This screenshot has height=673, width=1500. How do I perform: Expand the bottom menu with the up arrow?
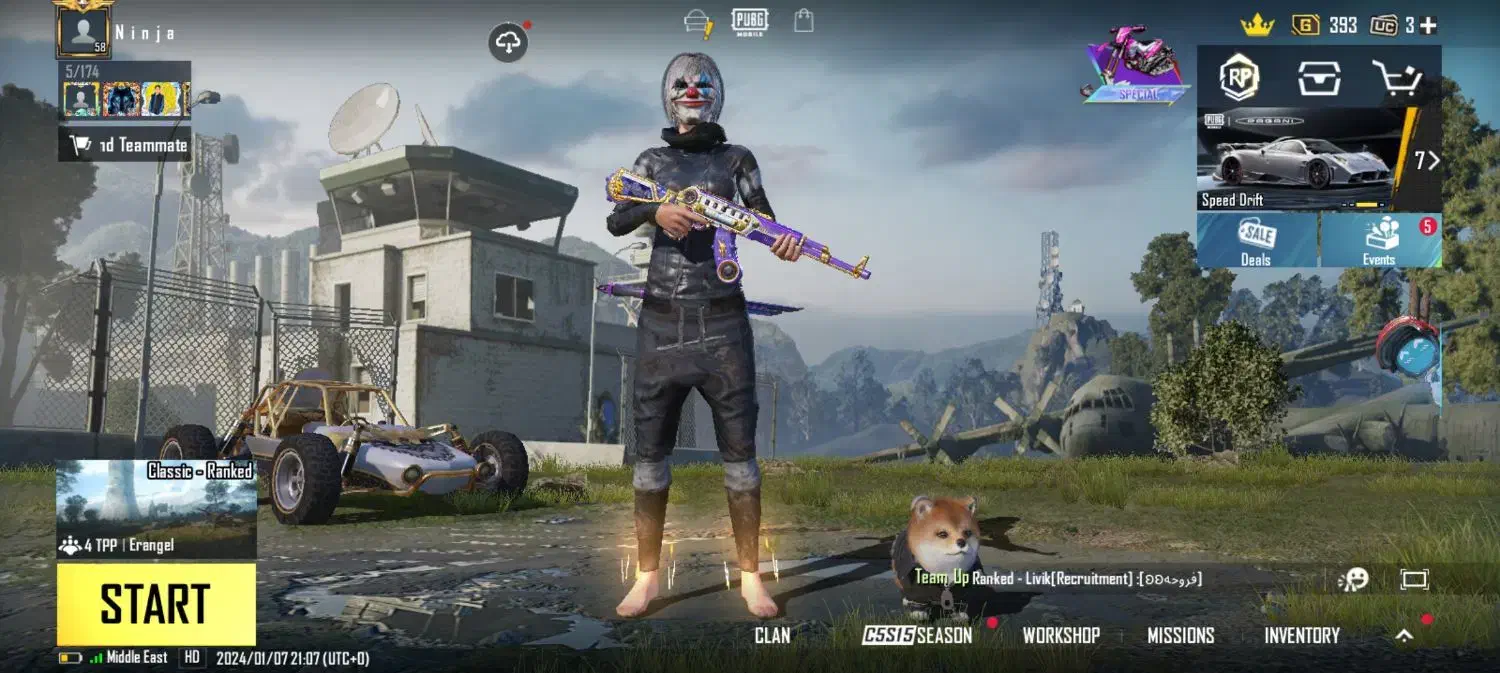click(x=1405, y=635)
